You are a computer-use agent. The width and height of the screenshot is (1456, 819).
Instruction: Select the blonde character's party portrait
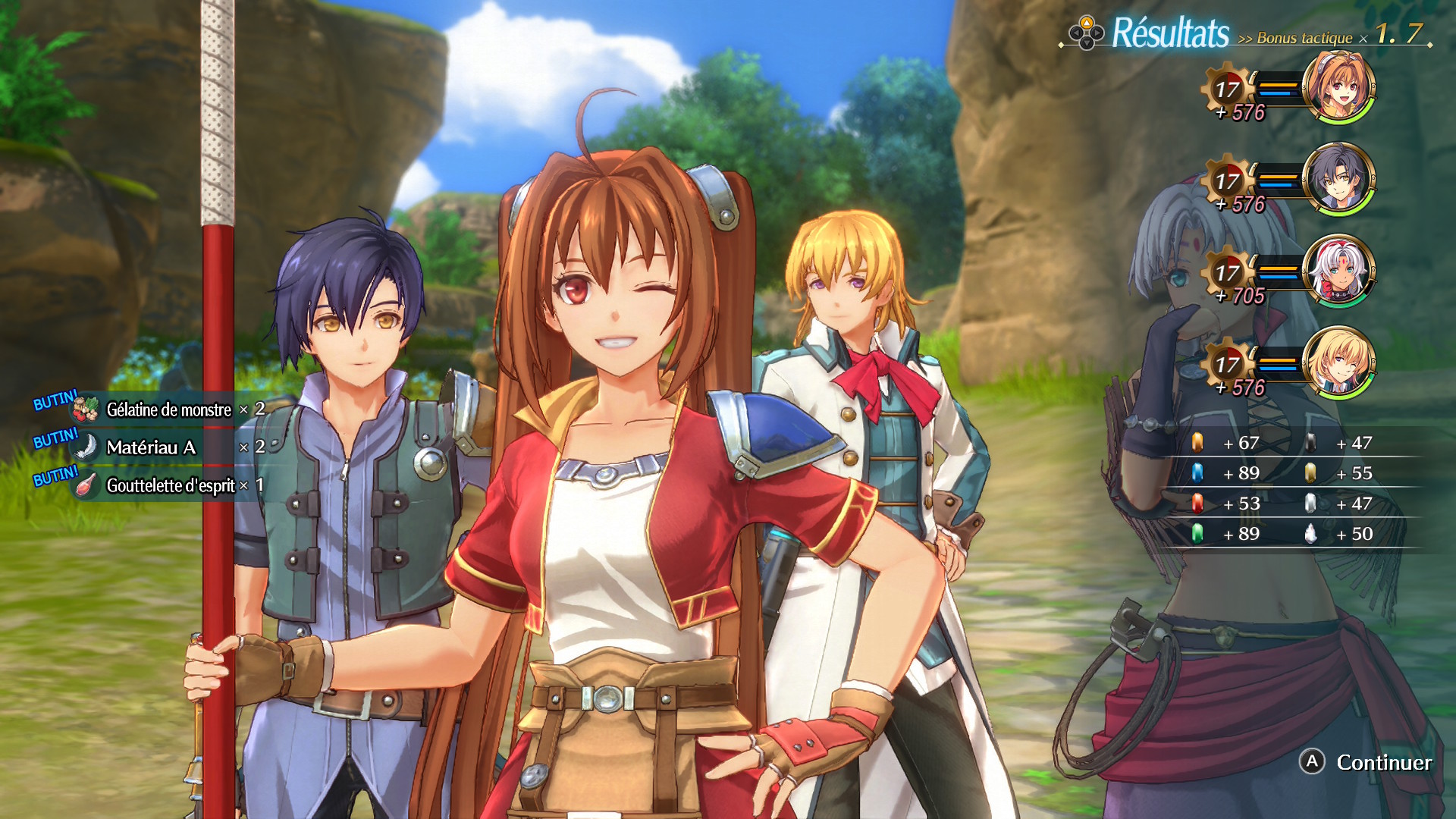pos(1338,362)
